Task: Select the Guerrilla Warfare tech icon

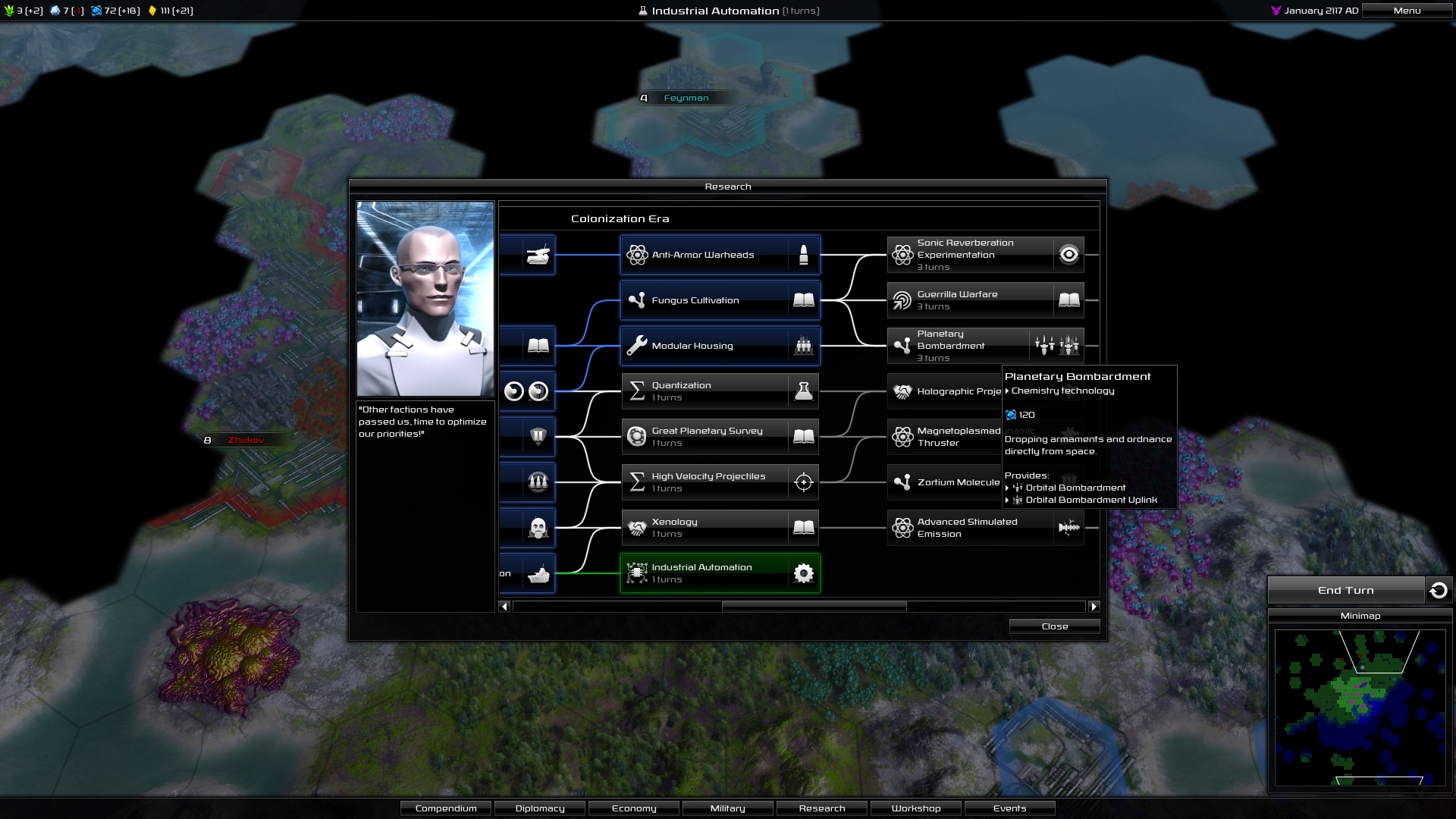Action: point(902,300)
